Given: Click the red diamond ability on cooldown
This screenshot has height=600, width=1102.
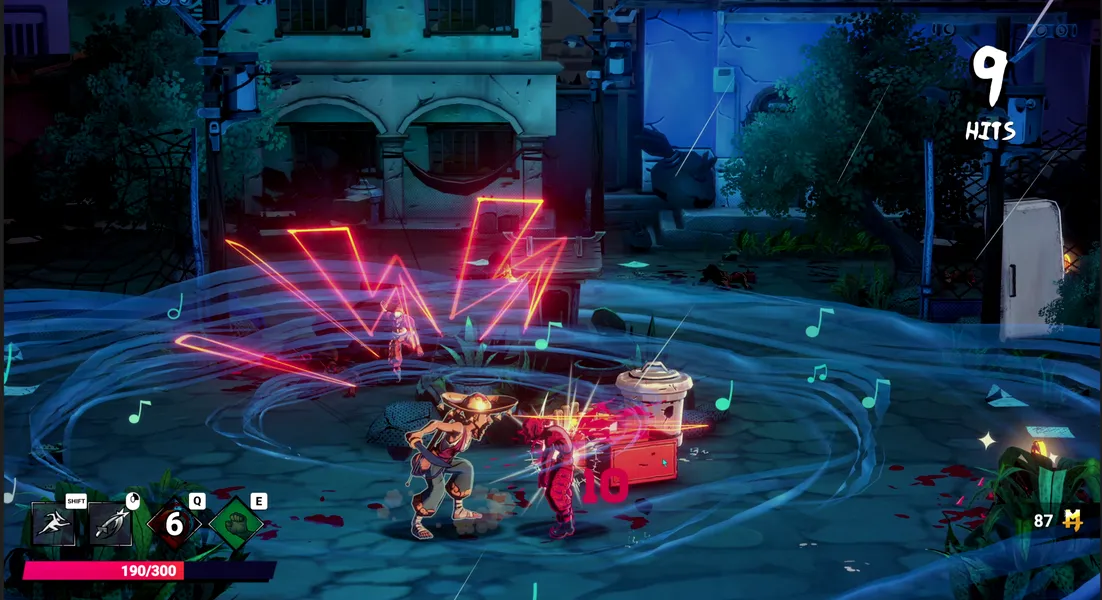Looking at the screenshot, I should click(174, 523).
